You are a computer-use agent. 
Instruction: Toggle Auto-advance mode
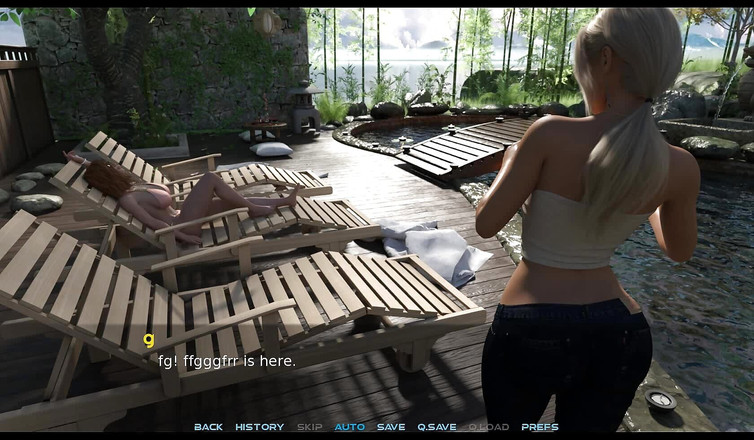tap(349, 427)
